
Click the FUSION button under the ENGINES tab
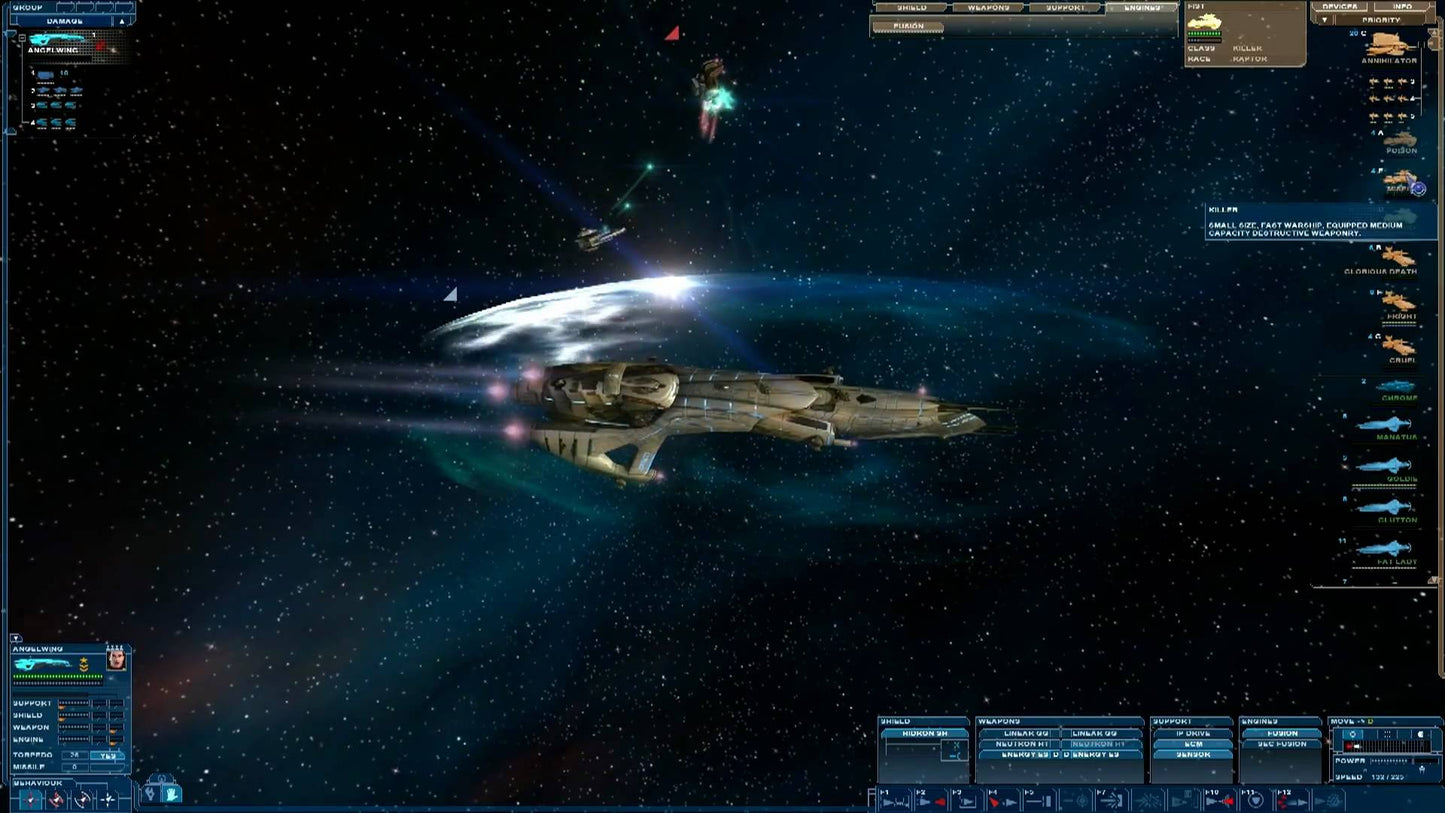tap(908, 28)
